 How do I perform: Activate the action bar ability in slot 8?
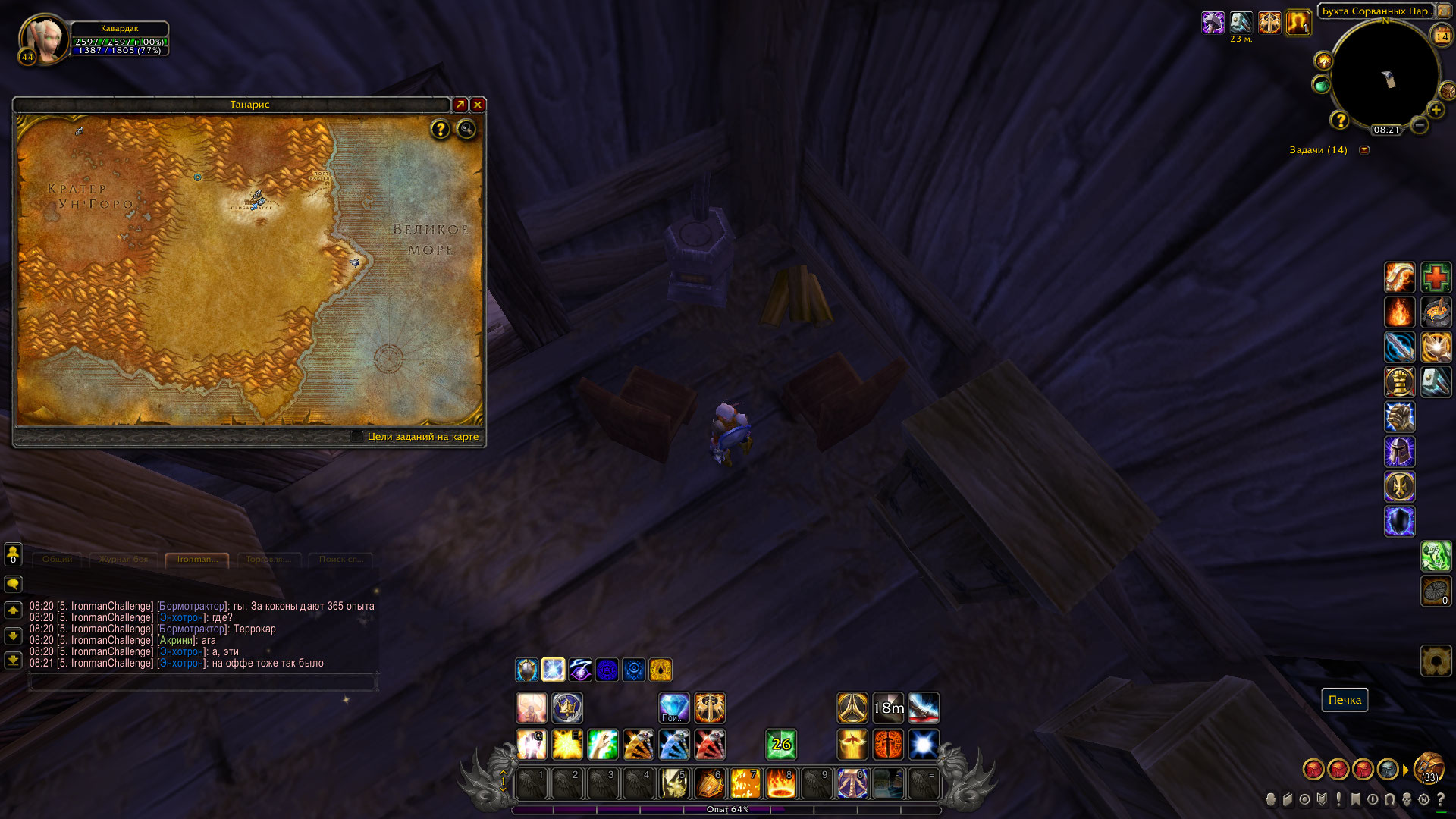coord(780,783)
